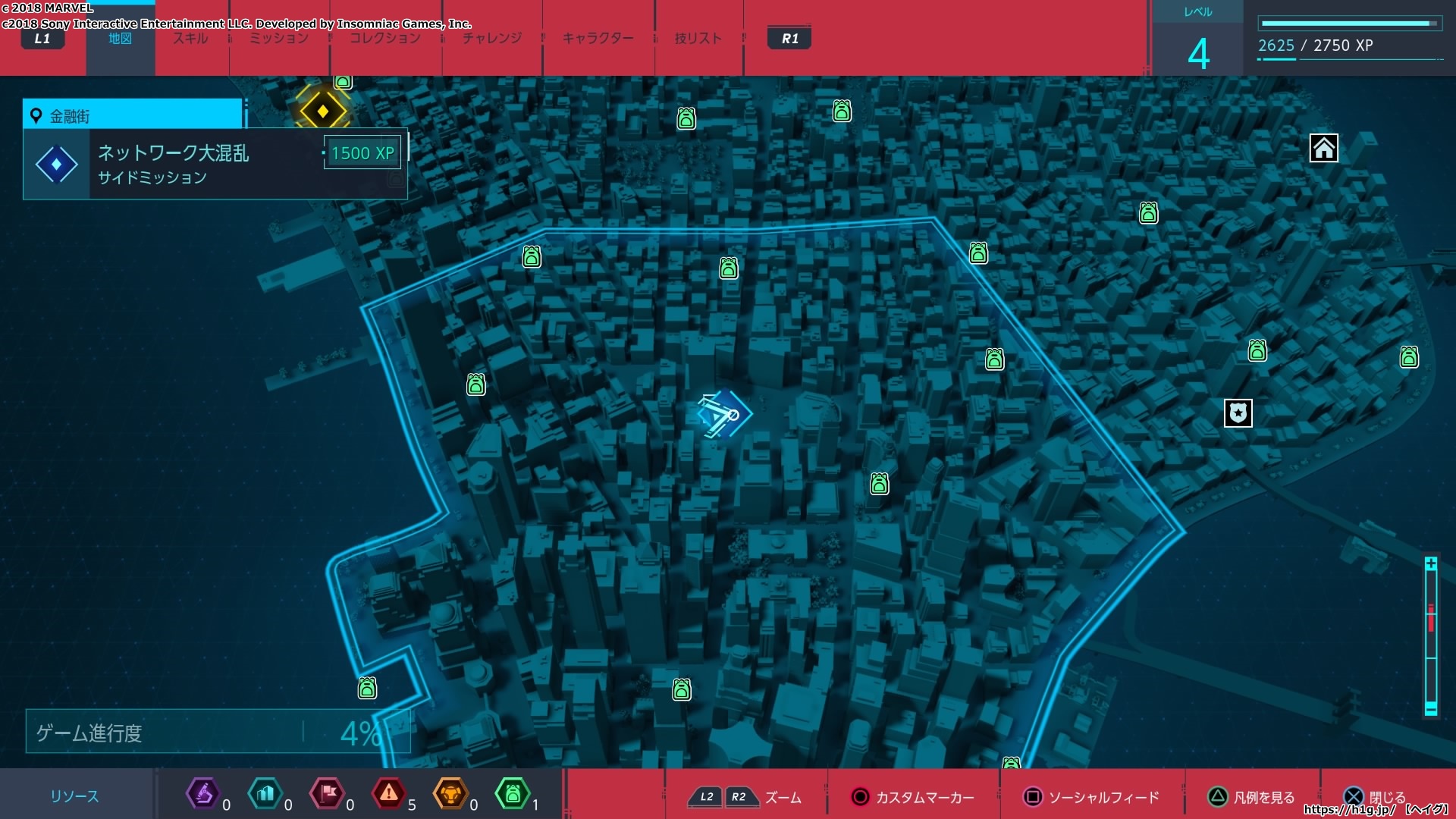Switch to the 地図 map tab
This screenshot has width=1456, height=819.
(120, 39)
